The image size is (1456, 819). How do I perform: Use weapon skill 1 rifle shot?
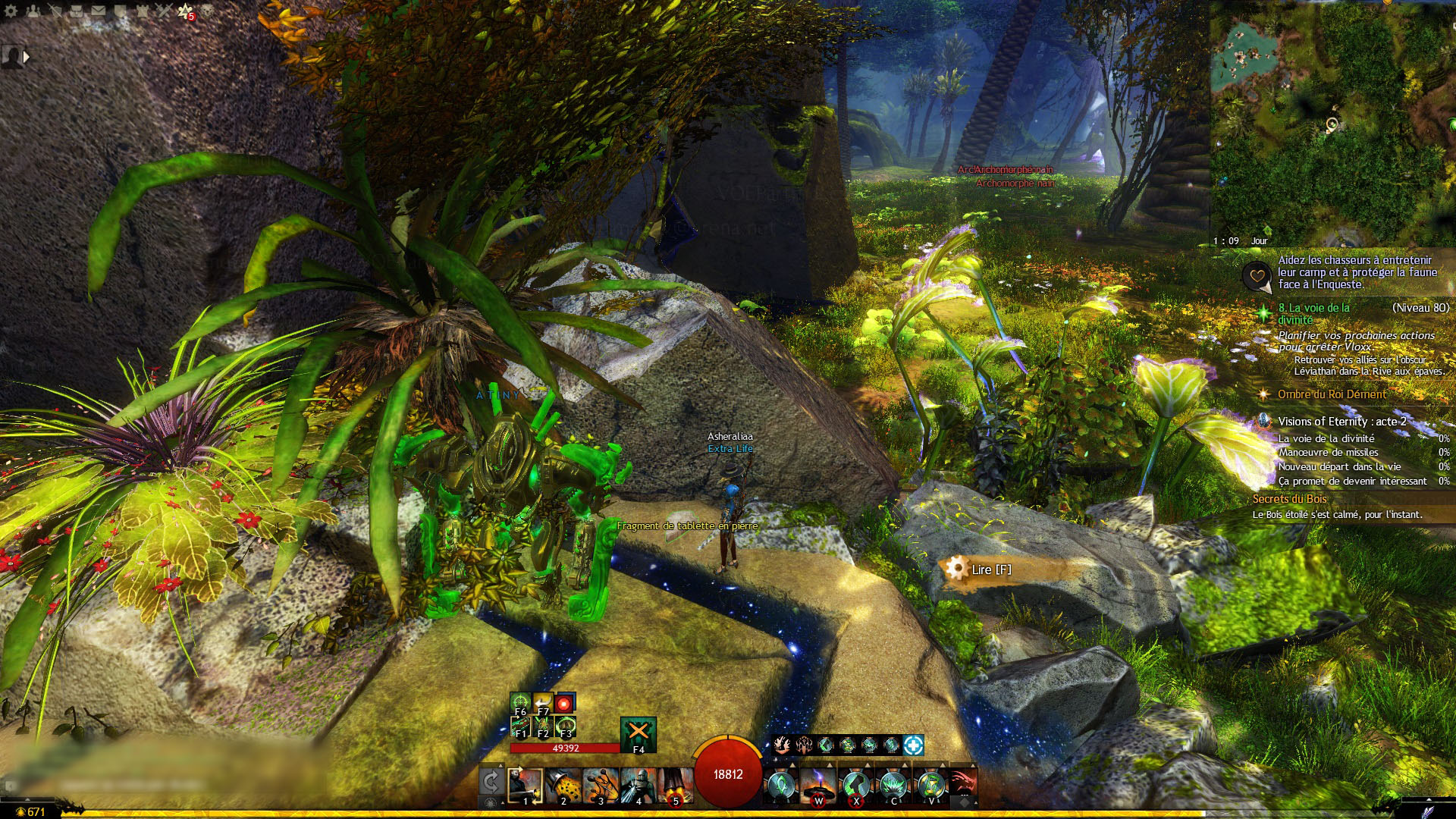point(525,784)
